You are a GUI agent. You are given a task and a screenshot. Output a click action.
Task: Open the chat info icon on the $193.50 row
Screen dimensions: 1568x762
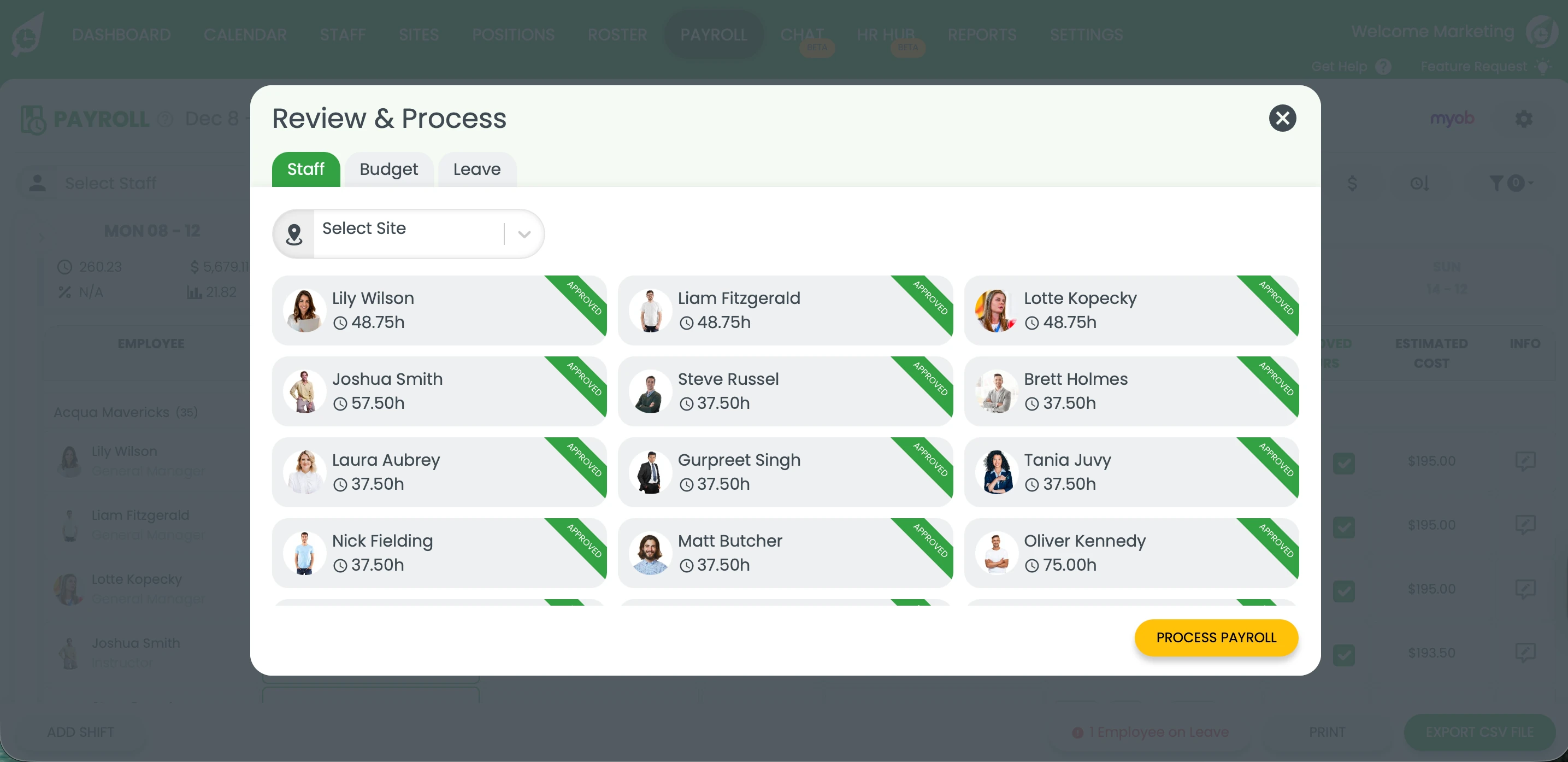pos(1526,652)
